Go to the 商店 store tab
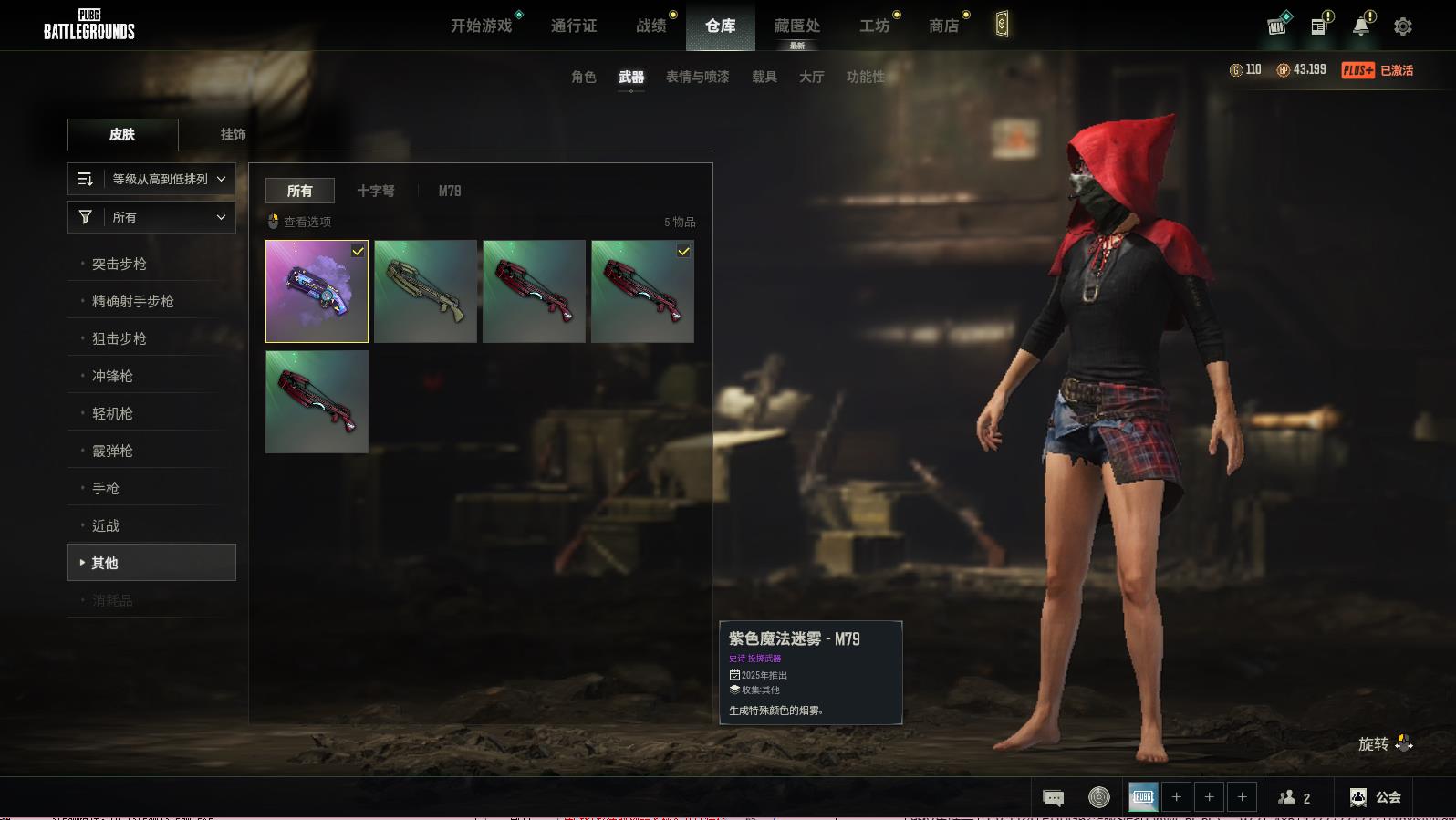 pyautogui.click(x=943, y=26)
